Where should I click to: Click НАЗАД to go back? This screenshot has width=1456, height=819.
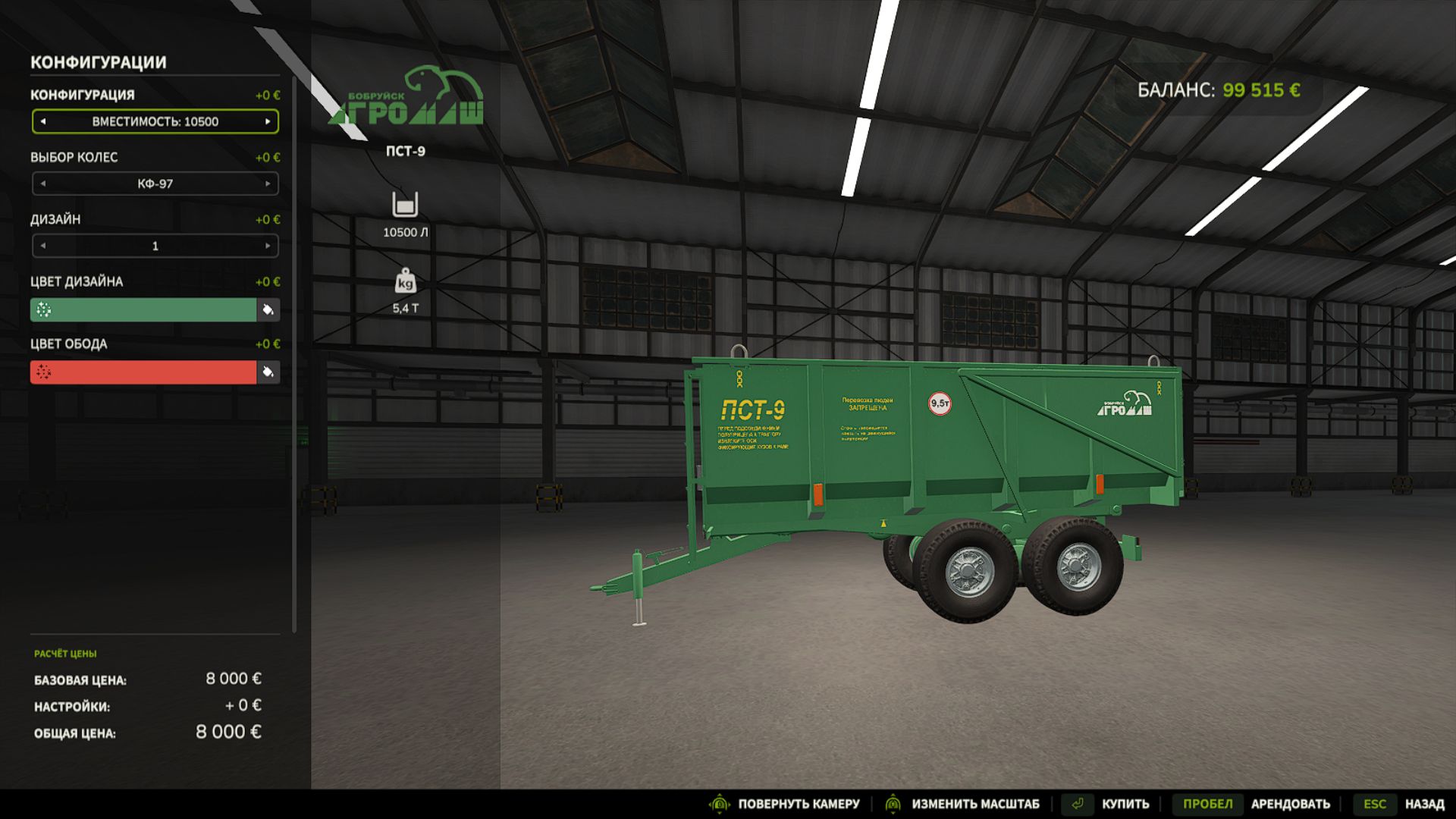click(x=1424, y=803)
